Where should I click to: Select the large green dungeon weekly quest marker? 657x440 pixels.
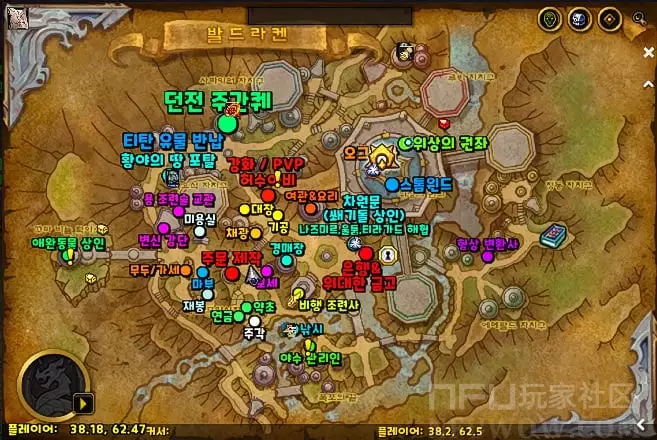228,123
